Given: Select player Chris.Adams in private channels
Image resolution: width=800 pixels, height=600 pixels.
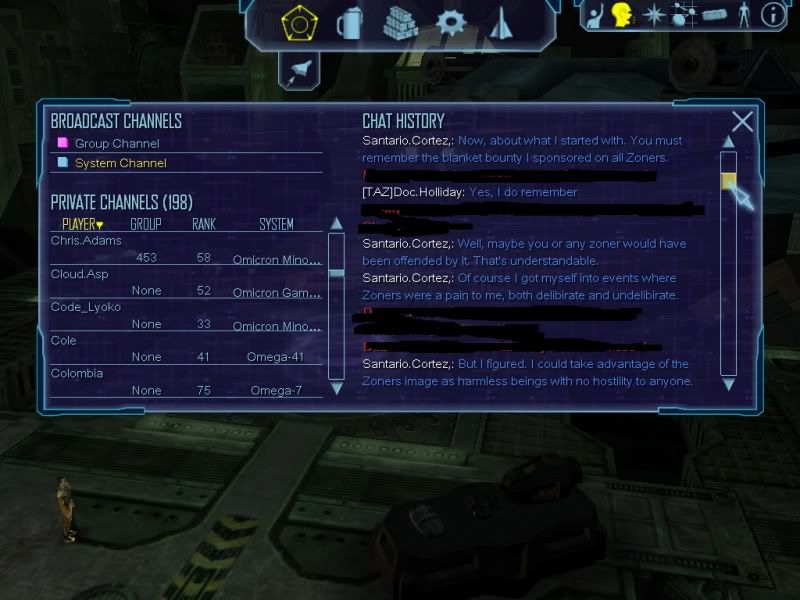Looking at the screenshot, I should coord(86,241).
